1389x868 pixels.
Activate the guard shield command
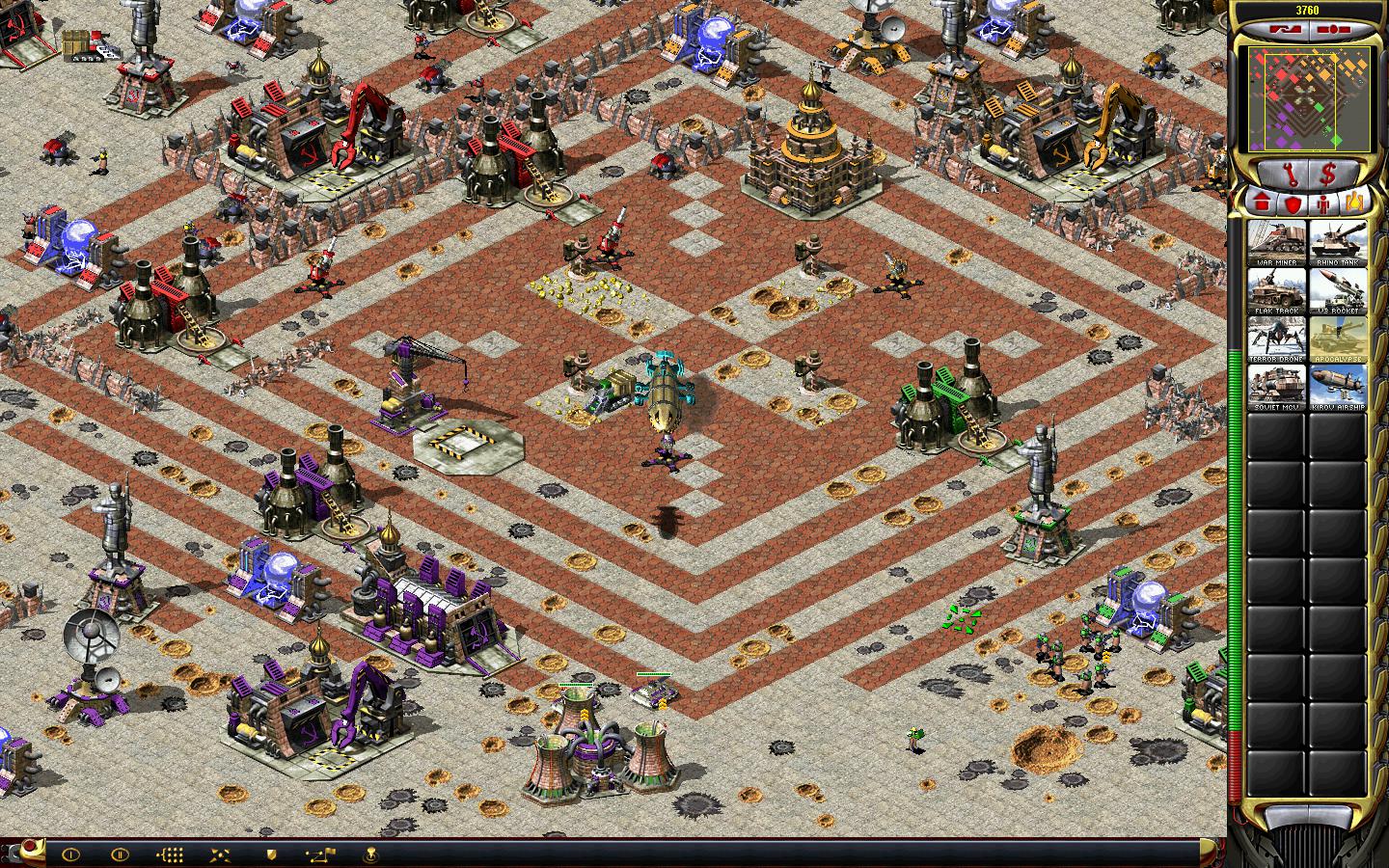(271, 854)
